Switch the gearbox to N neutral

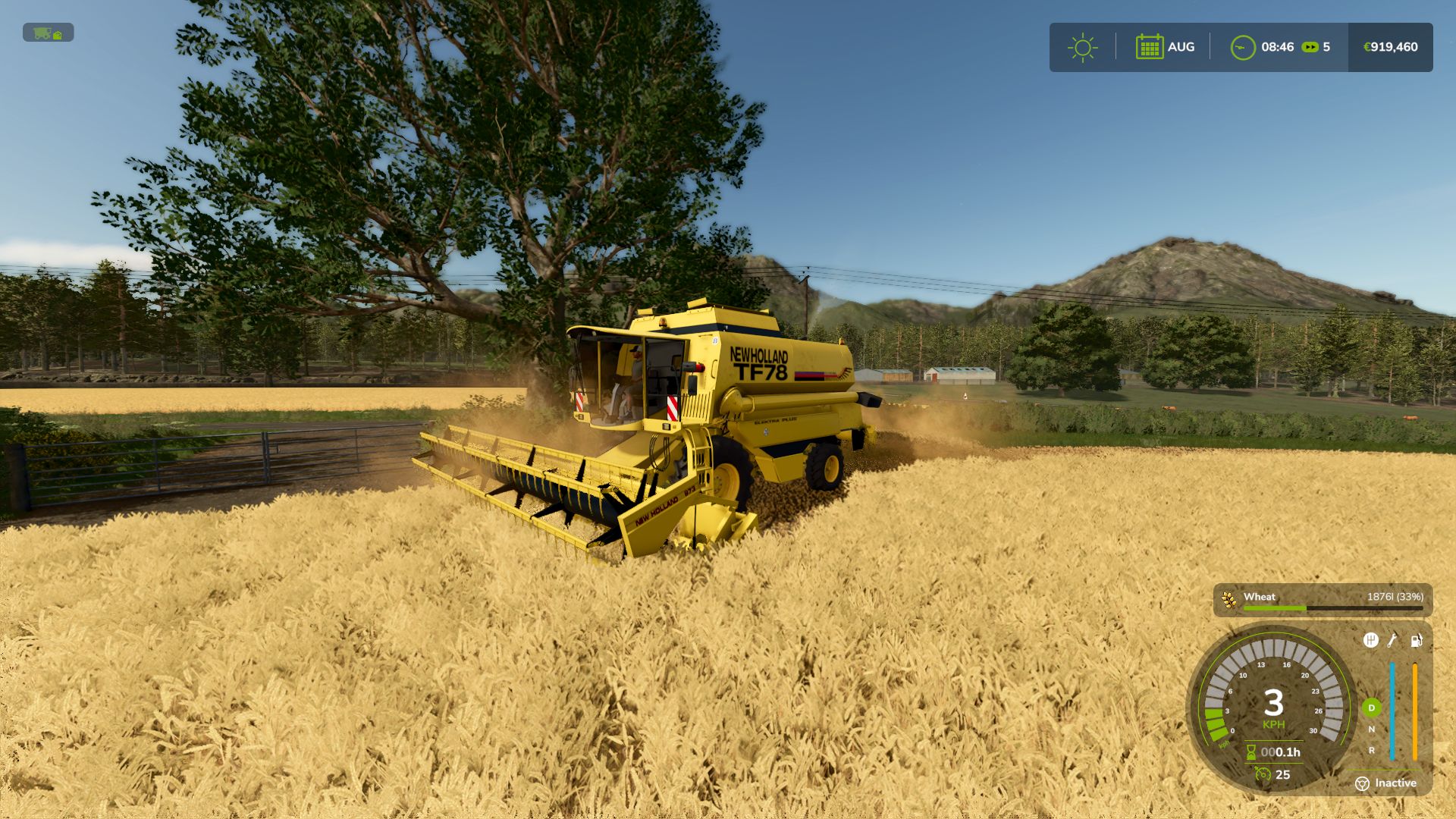coord(1371,728)
